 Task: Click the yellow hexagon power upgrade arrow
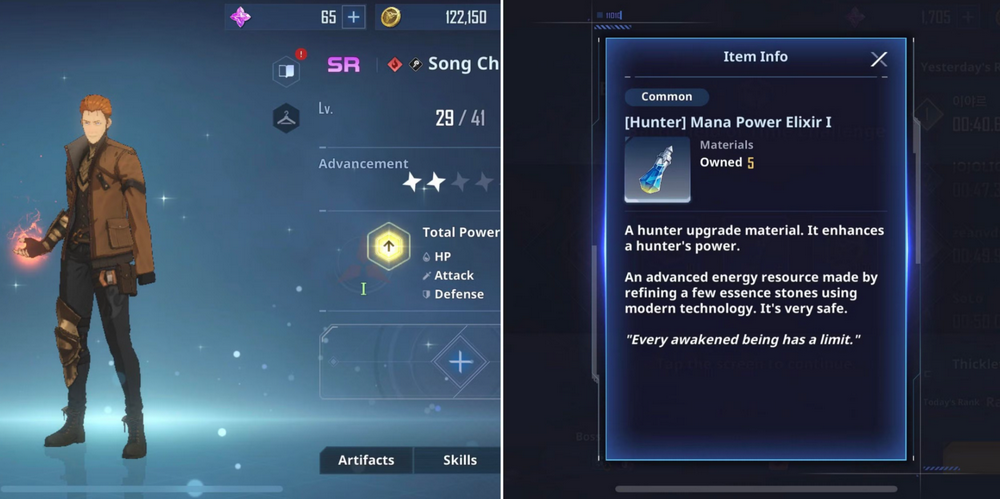389,246
